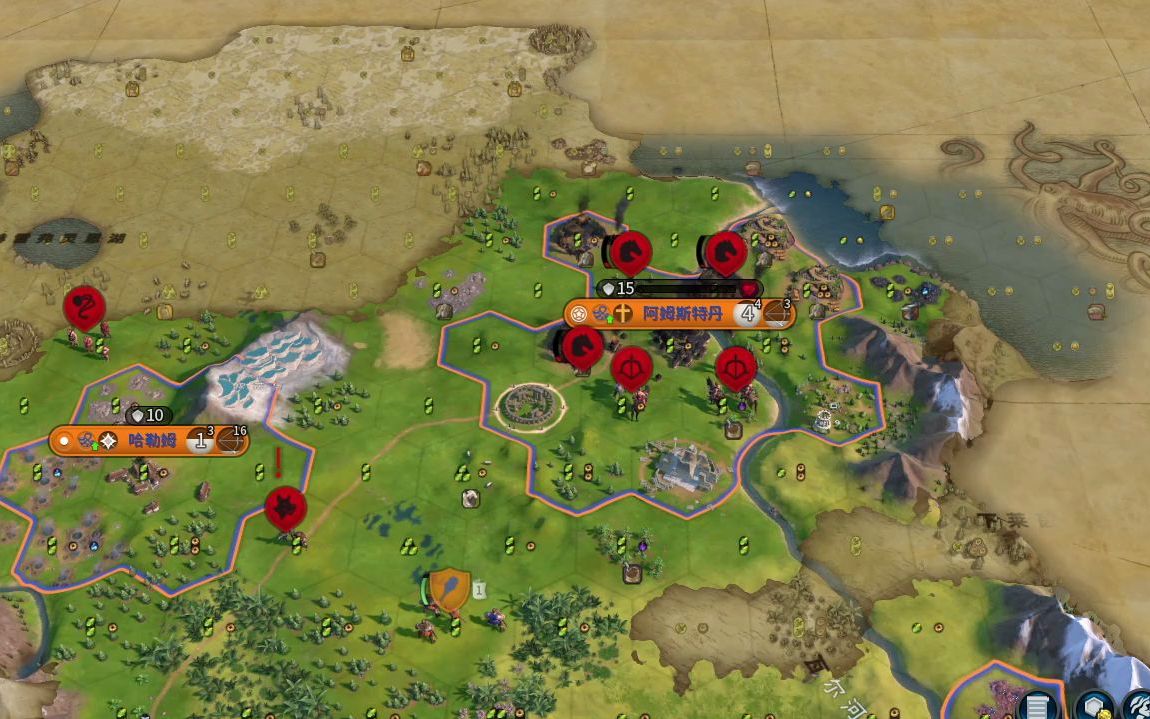This screenshot has width=1150, height=719.
Task: Open the hexagon and gold coin button
Action: pos(1095,704)
